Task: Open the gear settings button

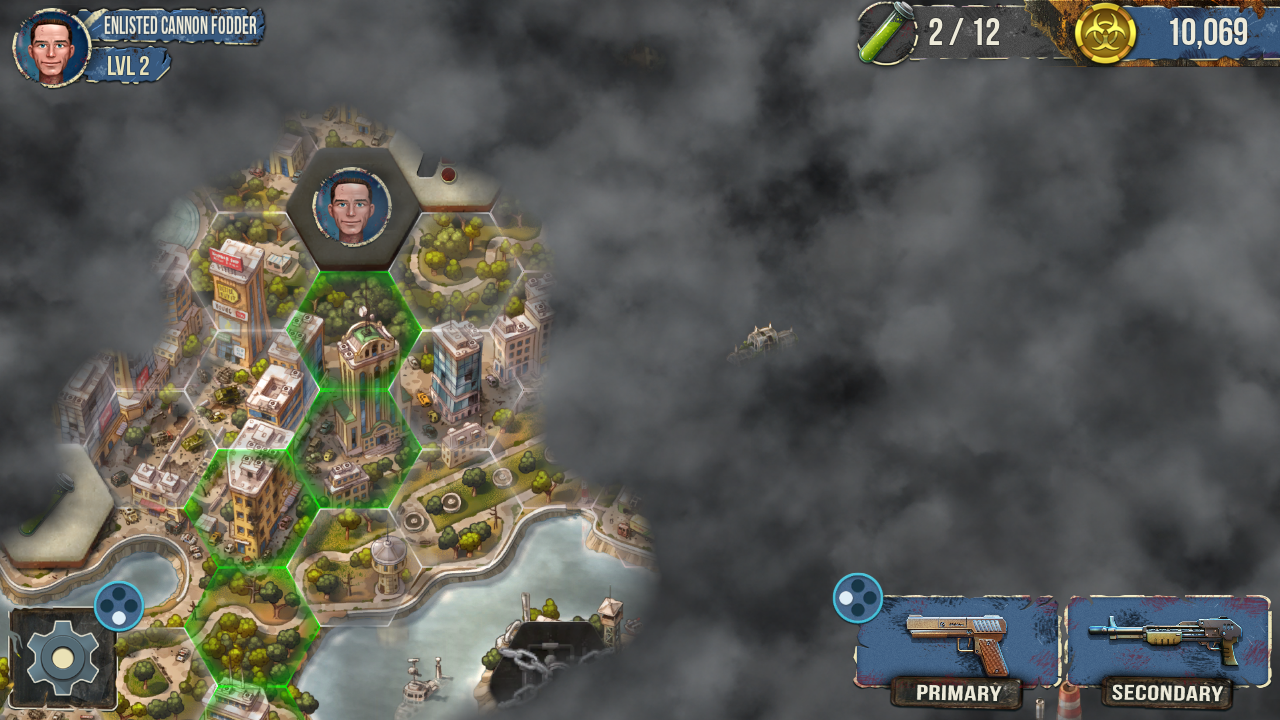Action: click(62, 658)
